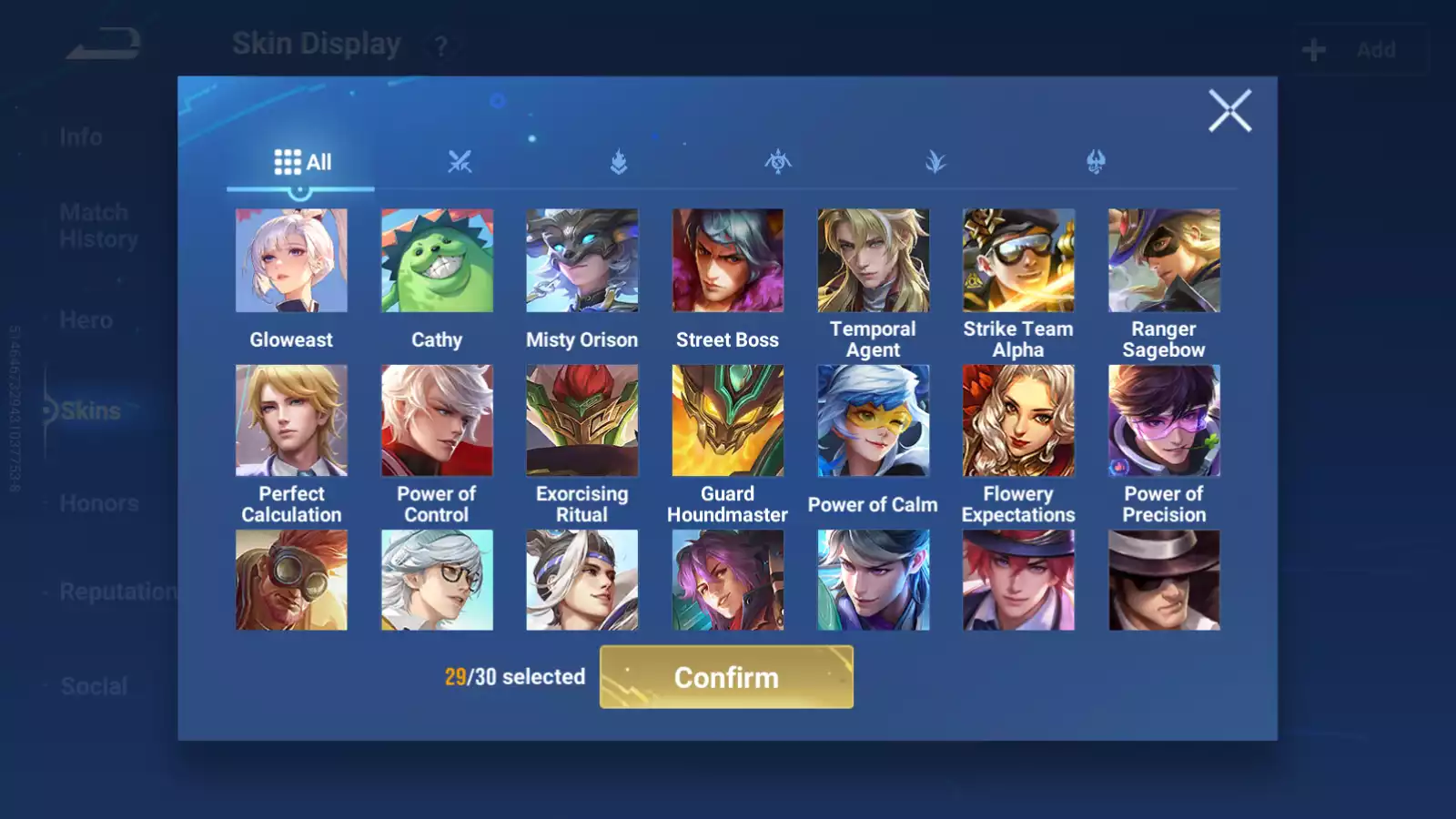
Task: Close the skin selection popup
Action: click(x=1229, y=111)
